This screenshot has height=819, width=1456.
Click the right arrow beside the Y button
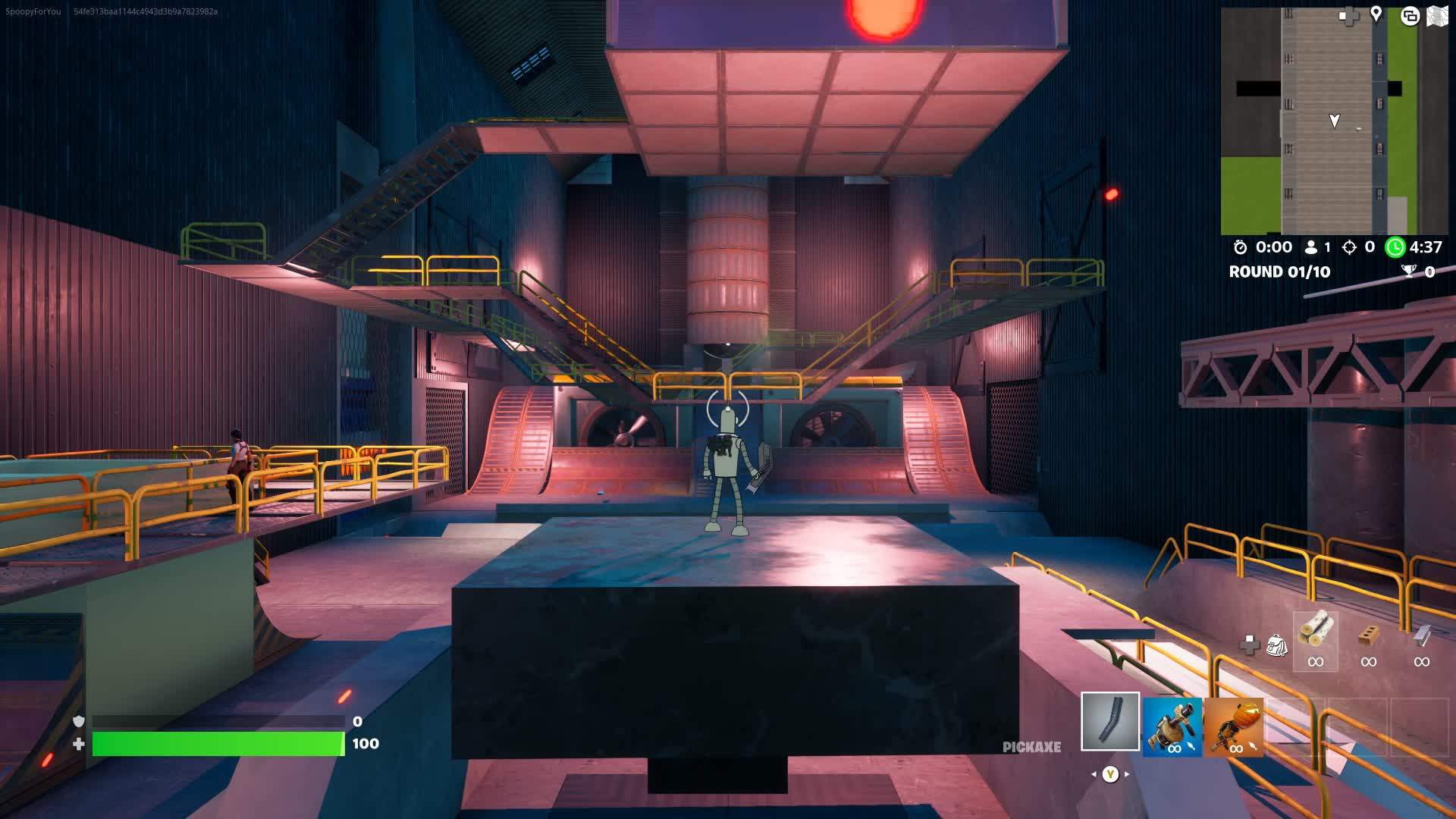[x=1126, y=775]
